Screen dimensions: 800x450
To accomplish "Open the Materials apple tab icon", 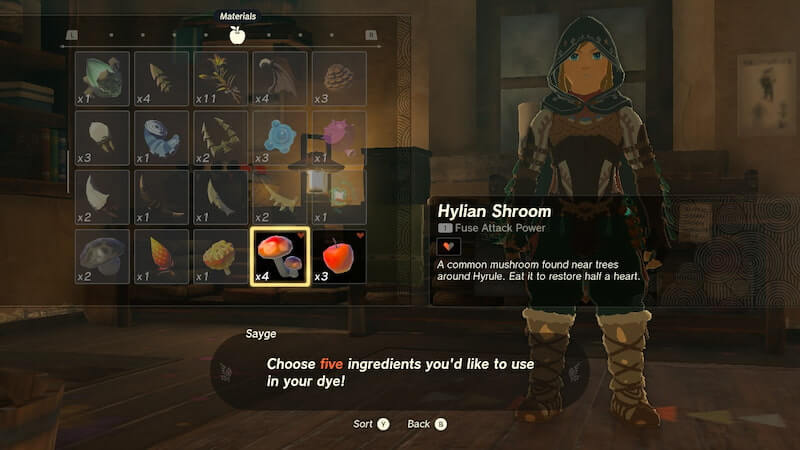I will pos(237,36).
